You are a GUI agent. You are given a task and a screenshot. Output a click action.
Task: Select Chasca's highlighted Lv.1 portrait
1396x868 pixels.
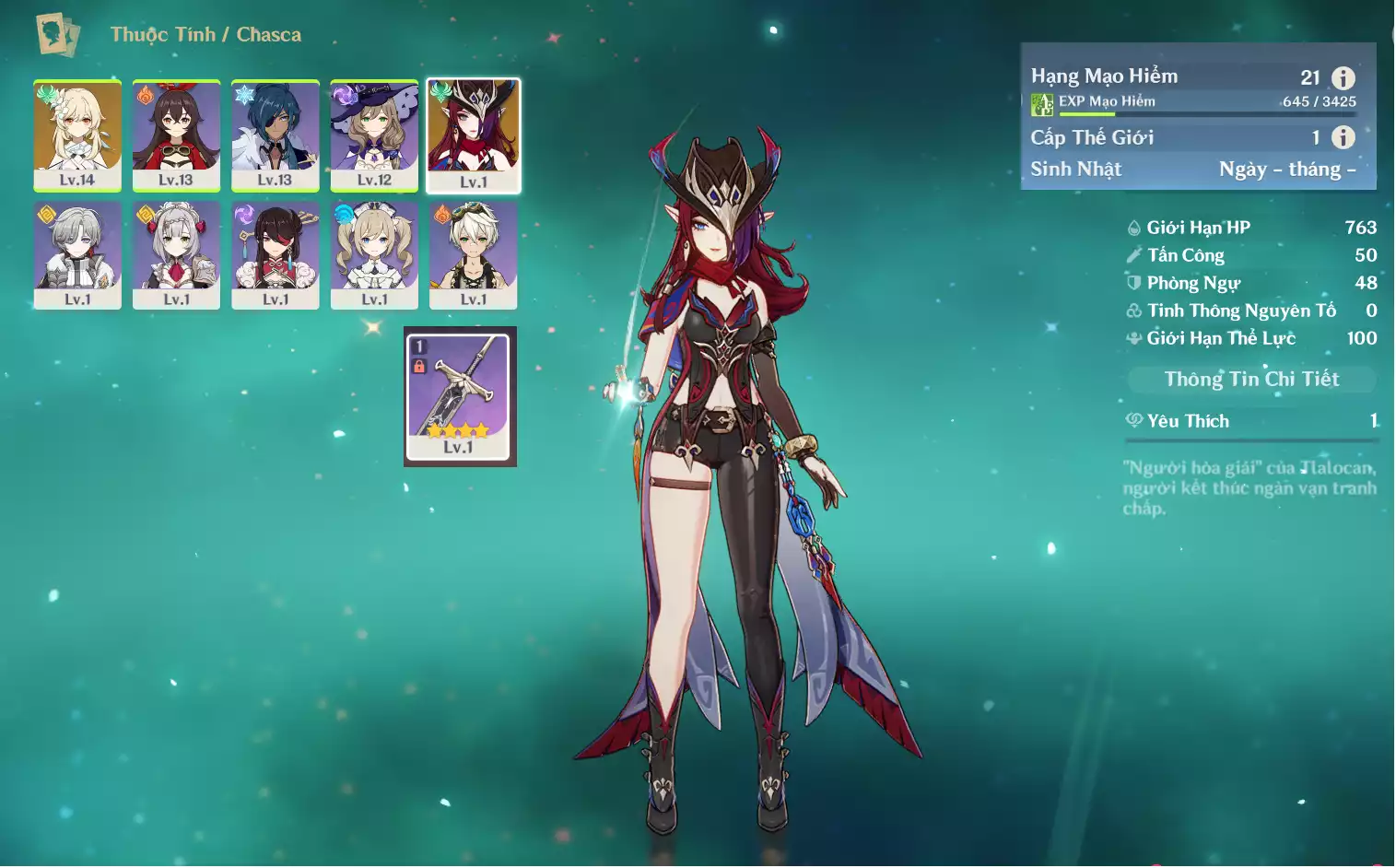(474, 135)
